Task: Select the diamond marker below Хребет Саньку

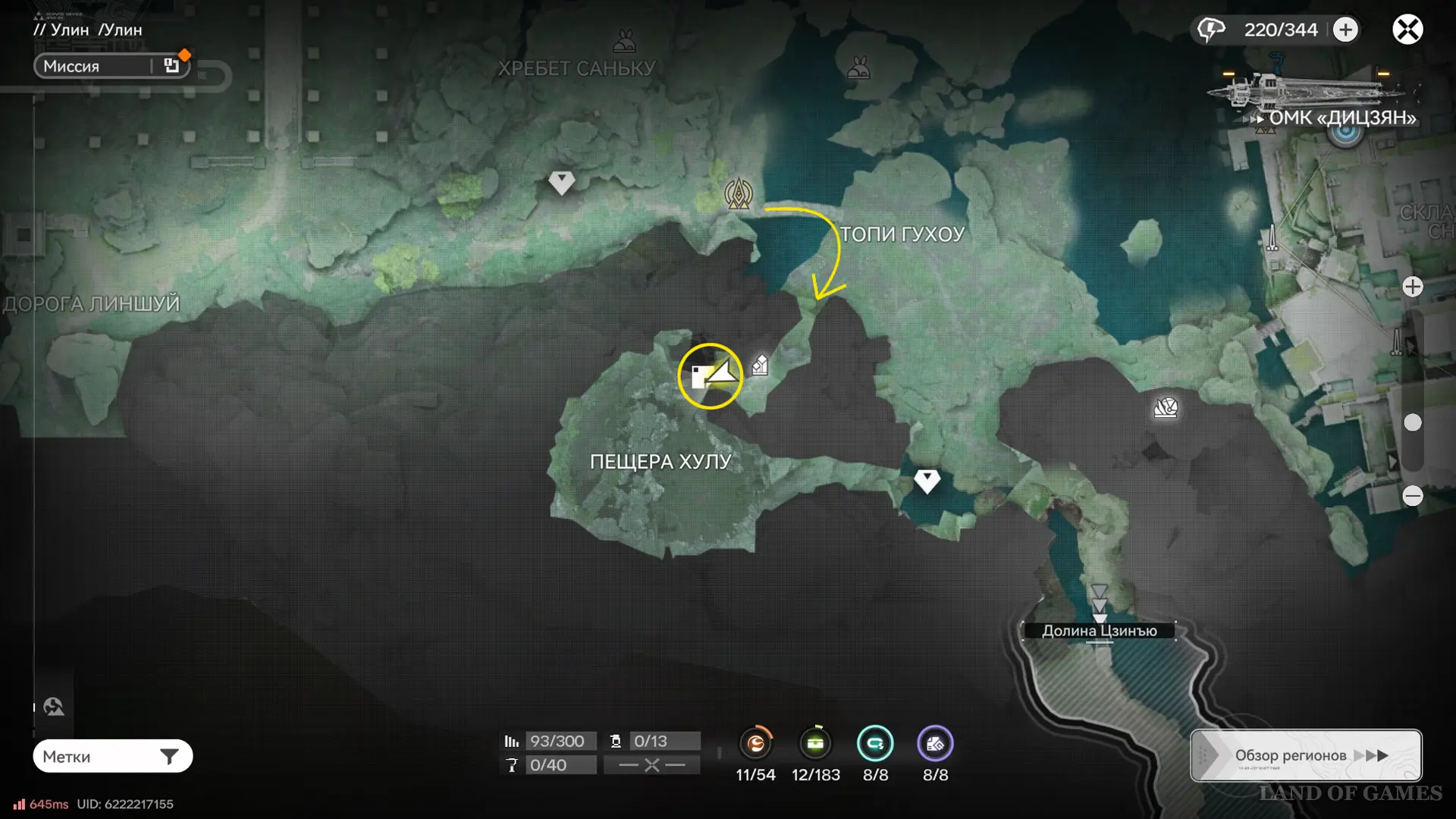Action: (561, 182)
